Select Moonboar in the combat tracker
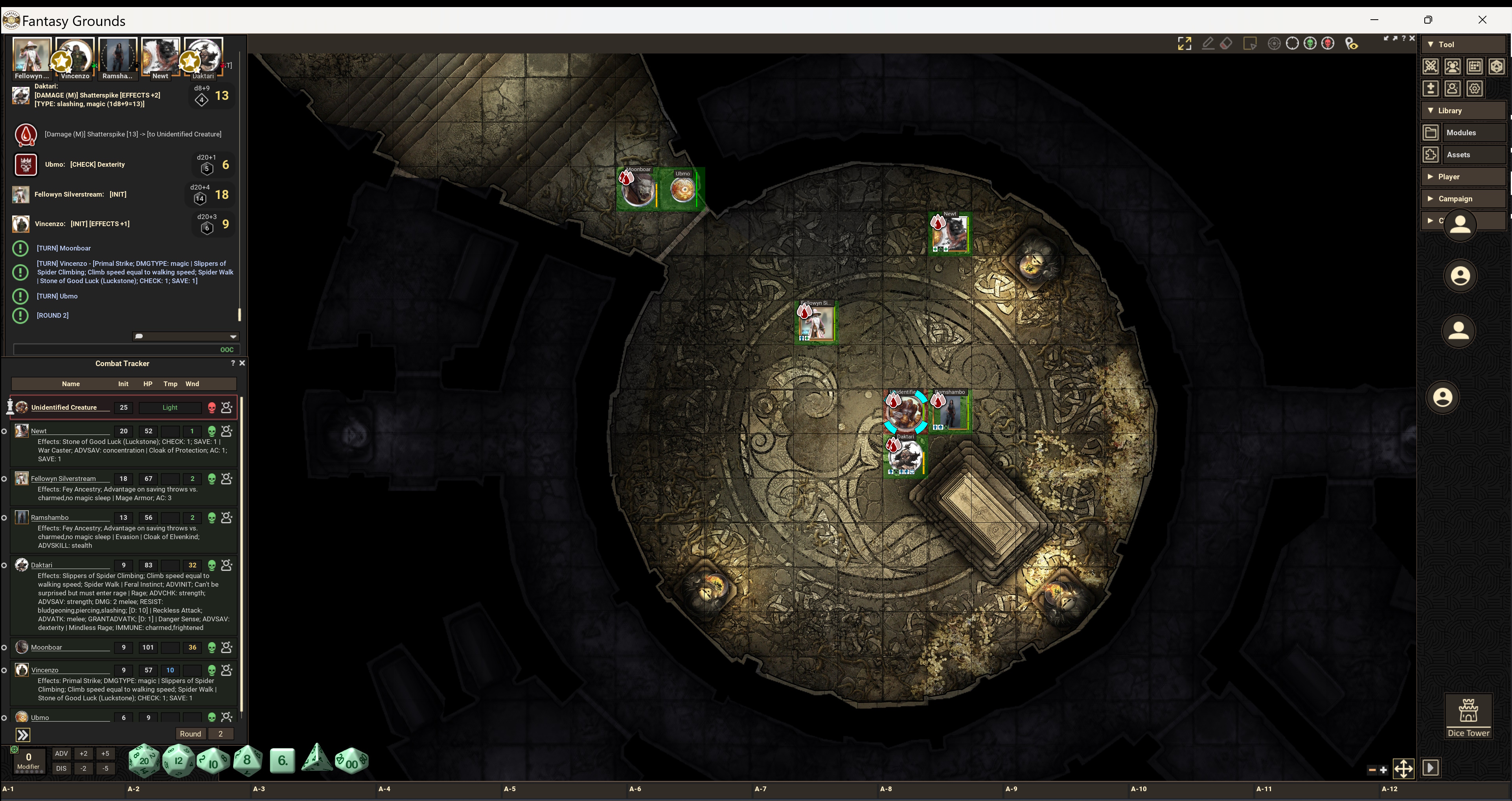 pos(46,647)
